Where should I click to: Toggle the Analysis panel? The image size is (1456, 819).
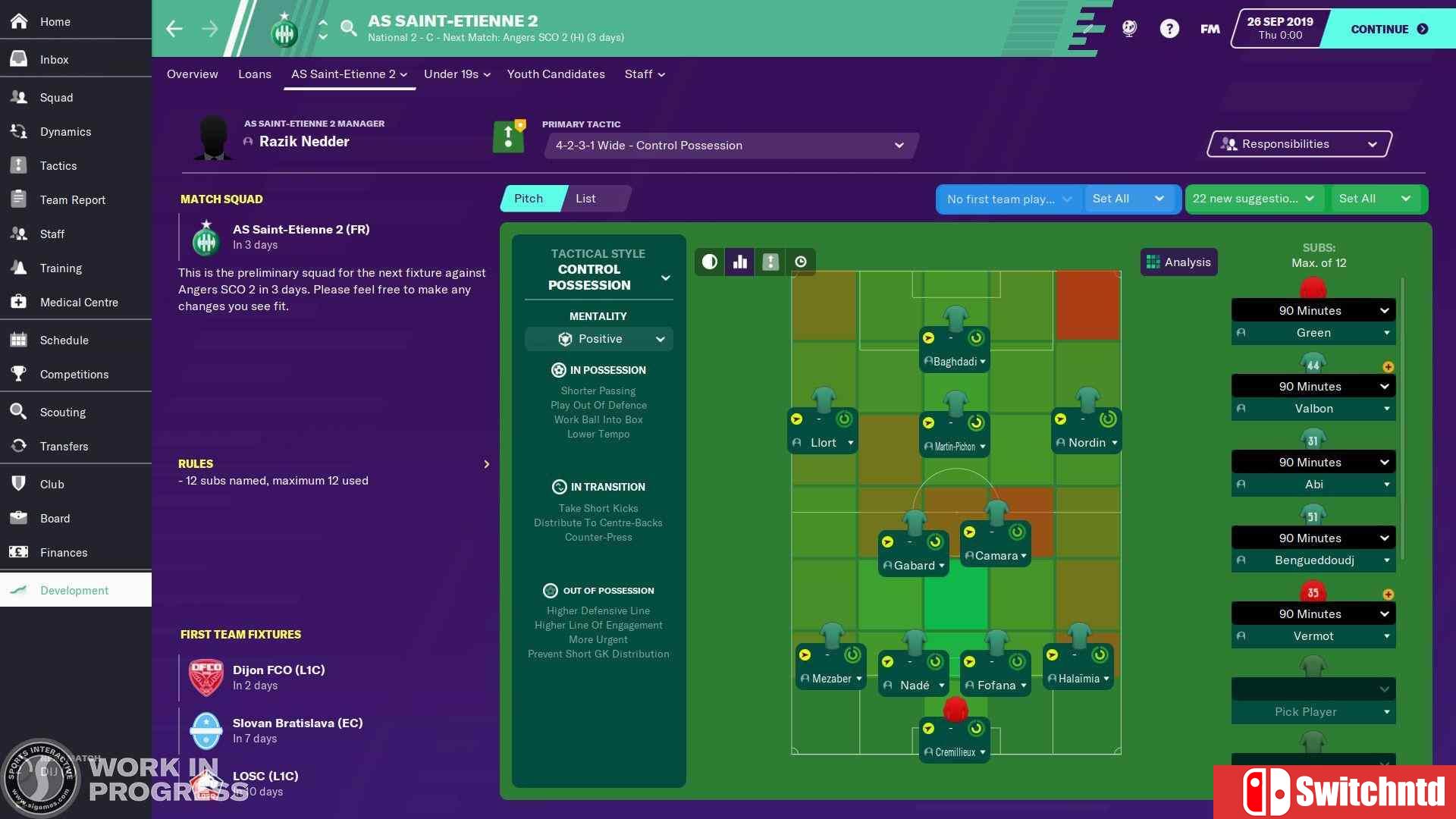click(x=1178, y=262)
